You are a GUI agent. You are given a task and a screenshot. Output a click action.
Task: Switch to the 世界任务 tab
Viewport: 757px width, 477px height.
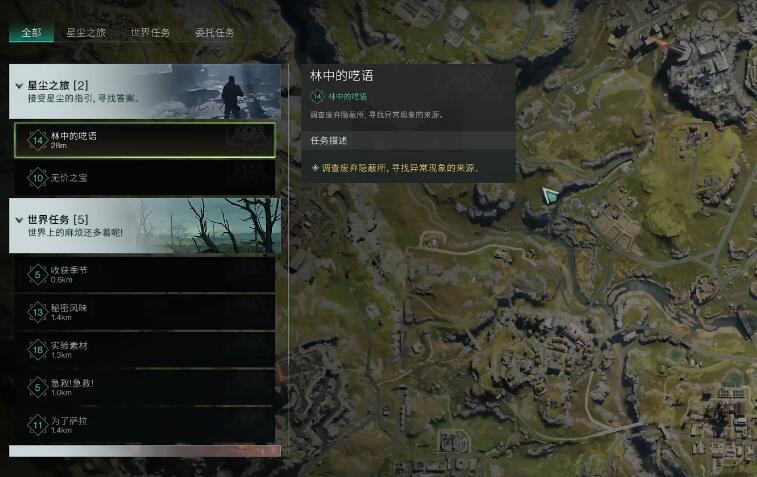tap(150, 33)
